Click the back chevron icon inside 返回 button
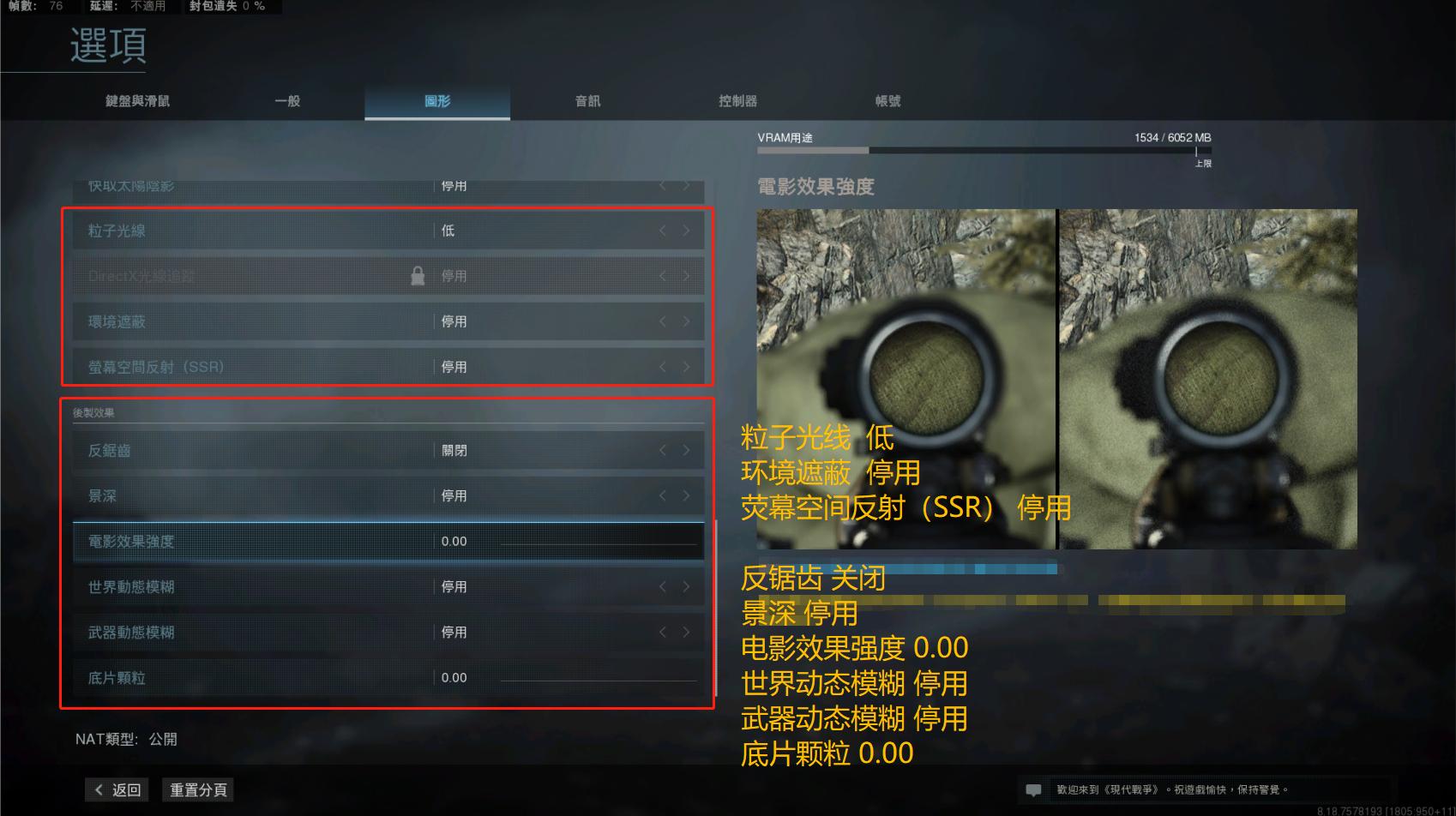This screenshot has height=816, width=1456. click(x=97, y=789)
